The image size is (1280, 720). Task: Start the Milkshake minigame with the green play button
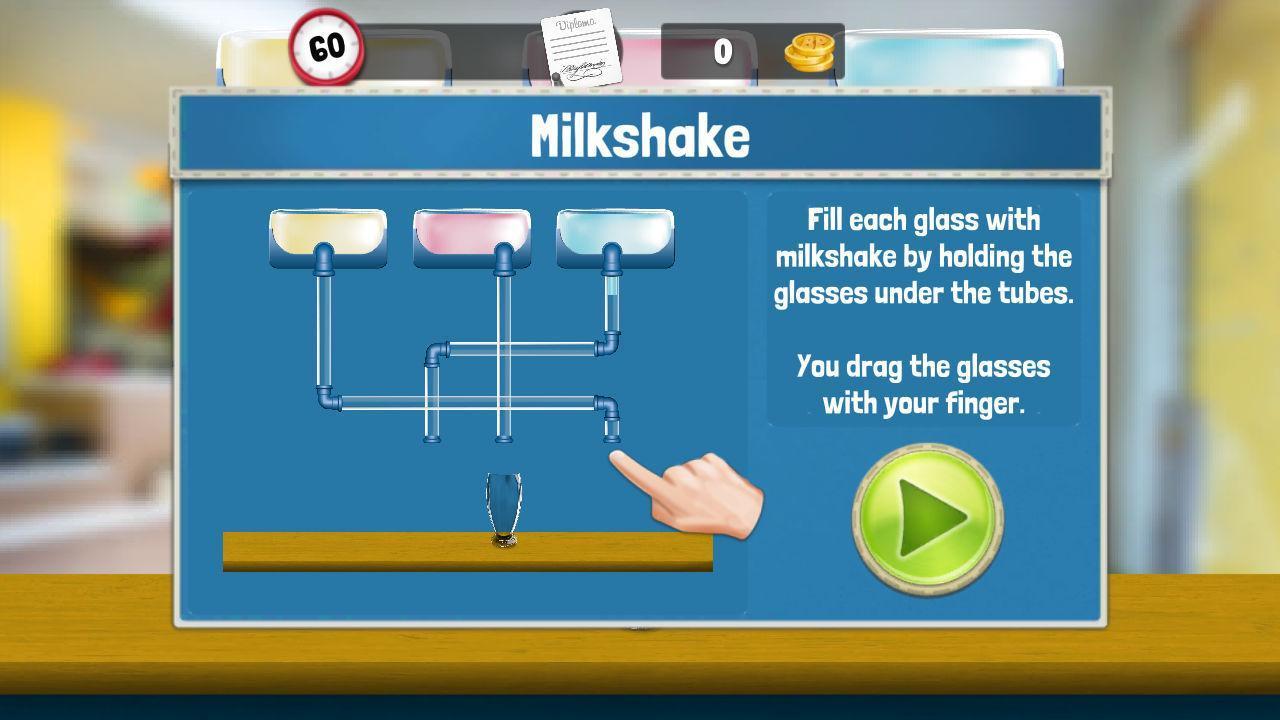927,518
